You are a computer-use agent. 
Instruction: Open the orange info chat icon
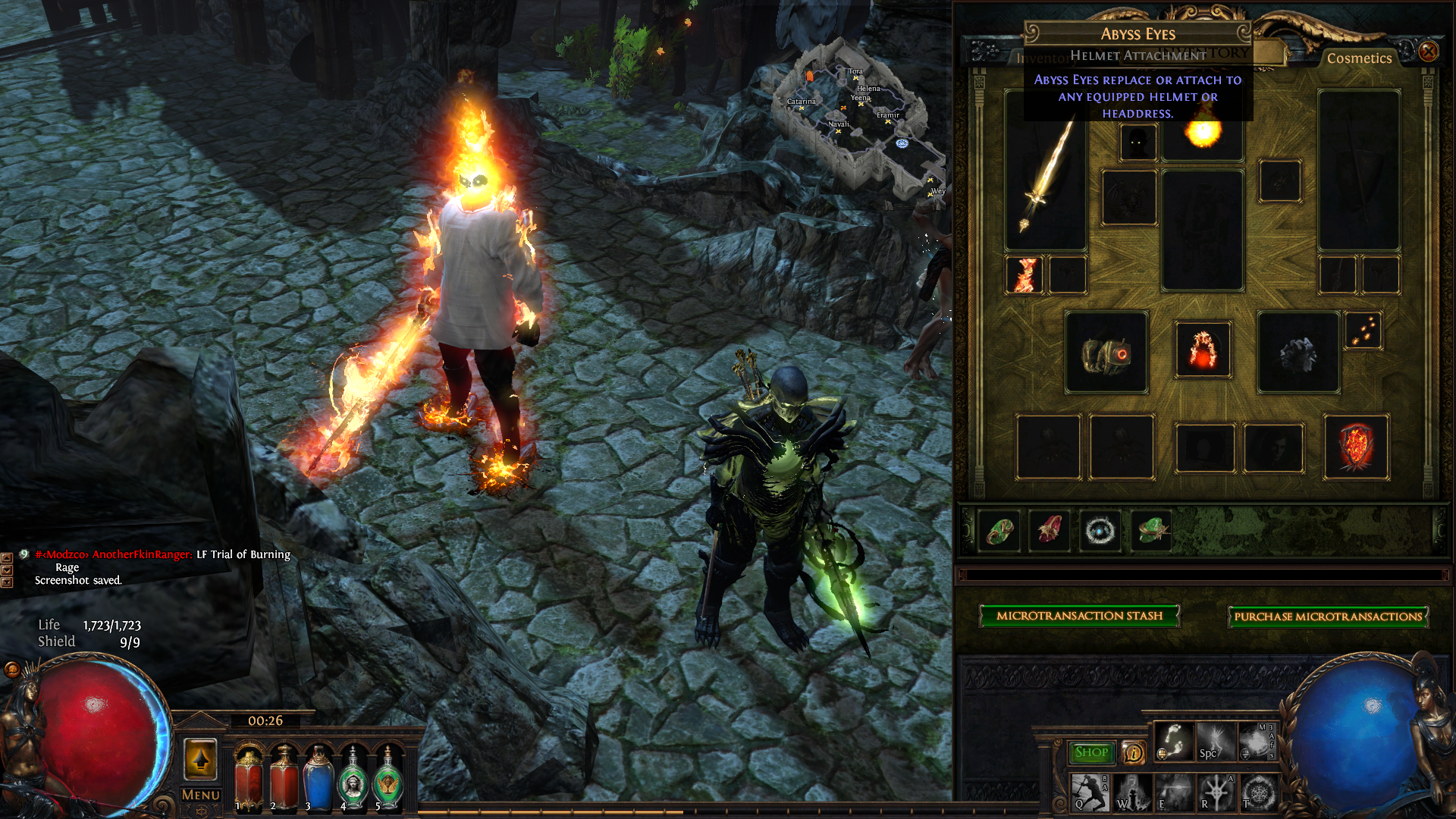pyautogui.click(x=1133, y=752)
